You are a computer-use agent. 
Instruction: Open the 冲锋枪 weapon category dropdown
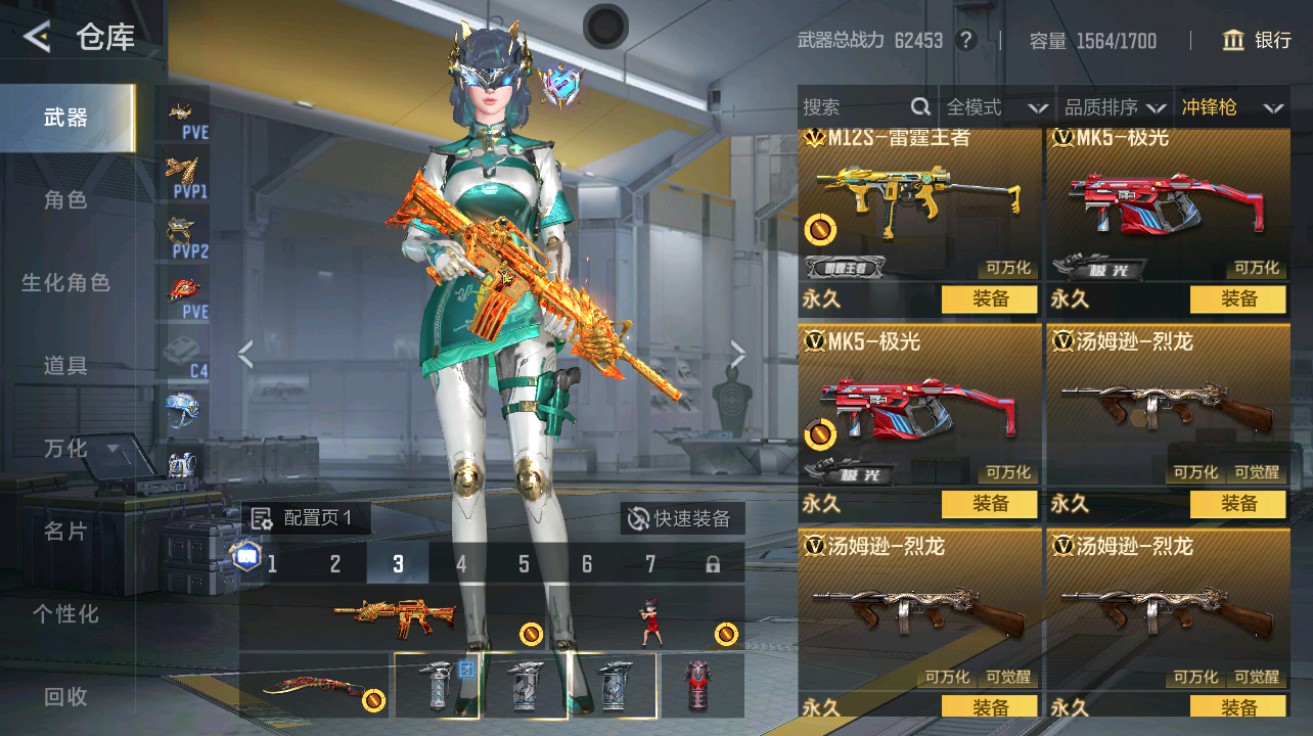click(x=1232, y=106)
